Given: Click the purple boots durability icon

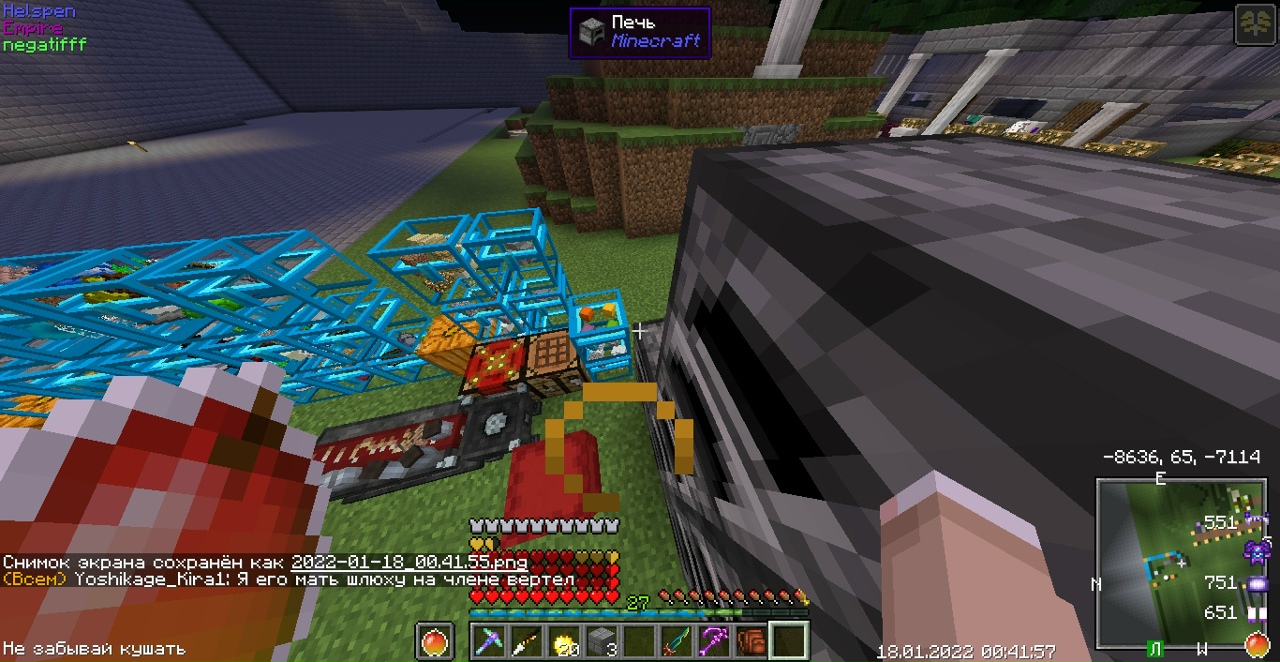Looking at the screenshot, I should coord(1256,613).
